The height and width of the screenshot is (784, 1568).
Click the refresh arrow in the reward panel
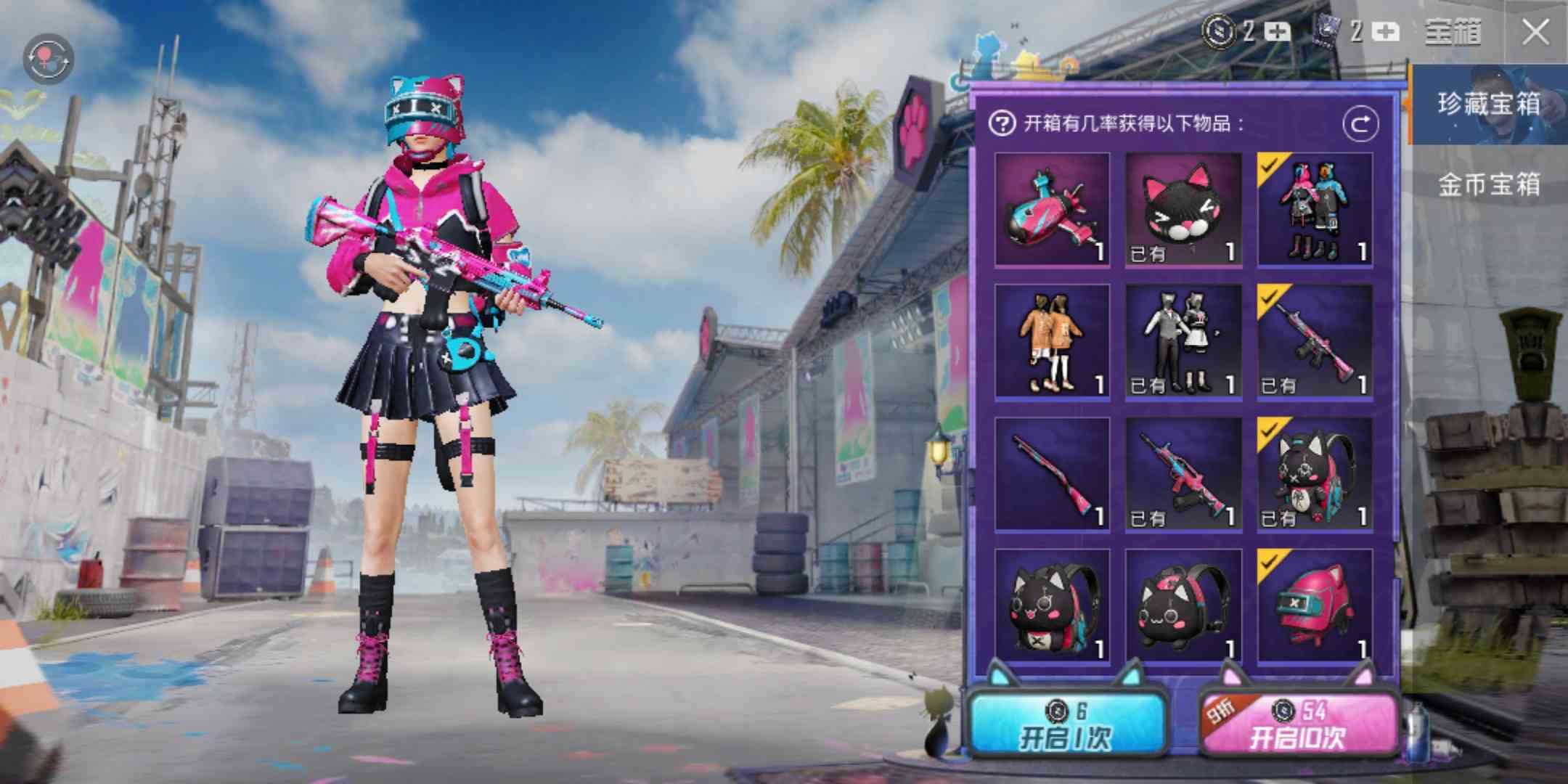(1360, 124)
